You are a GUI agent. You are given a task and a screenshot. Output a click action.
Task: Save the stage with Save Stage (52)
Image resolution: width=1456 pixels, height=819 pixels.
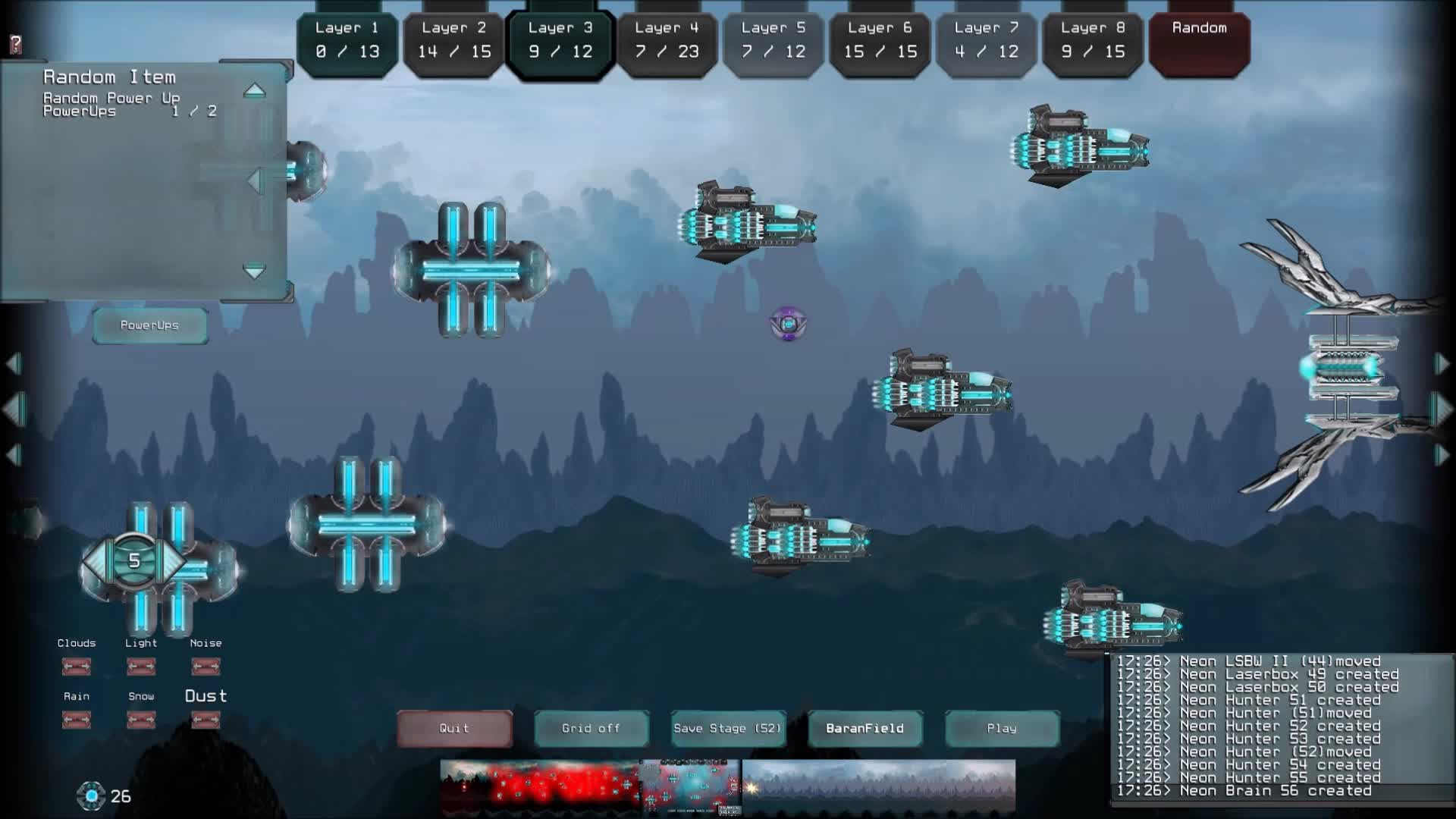[726, 728]
